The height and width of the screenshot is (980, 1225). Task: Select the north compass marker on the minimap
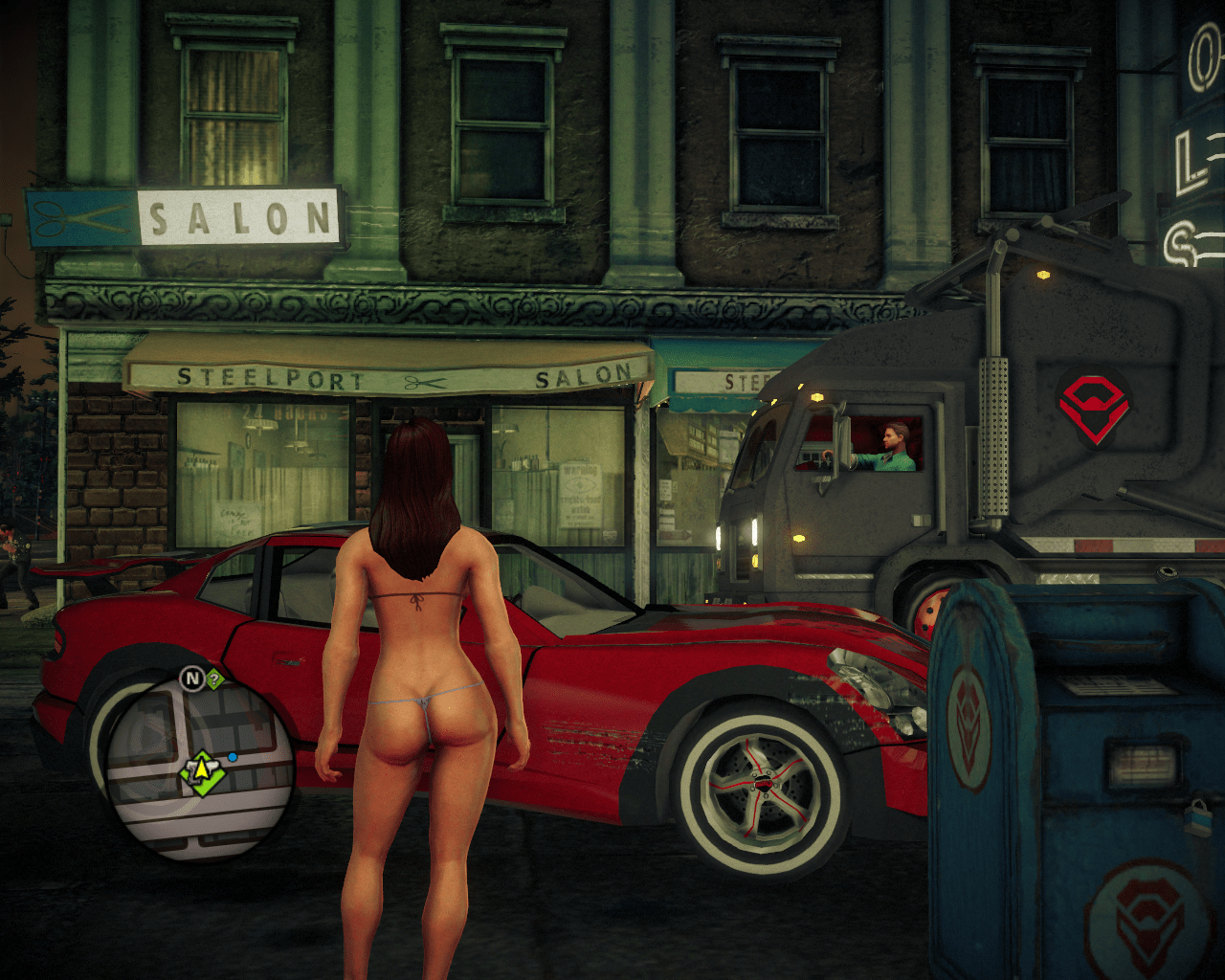point(192,679)
